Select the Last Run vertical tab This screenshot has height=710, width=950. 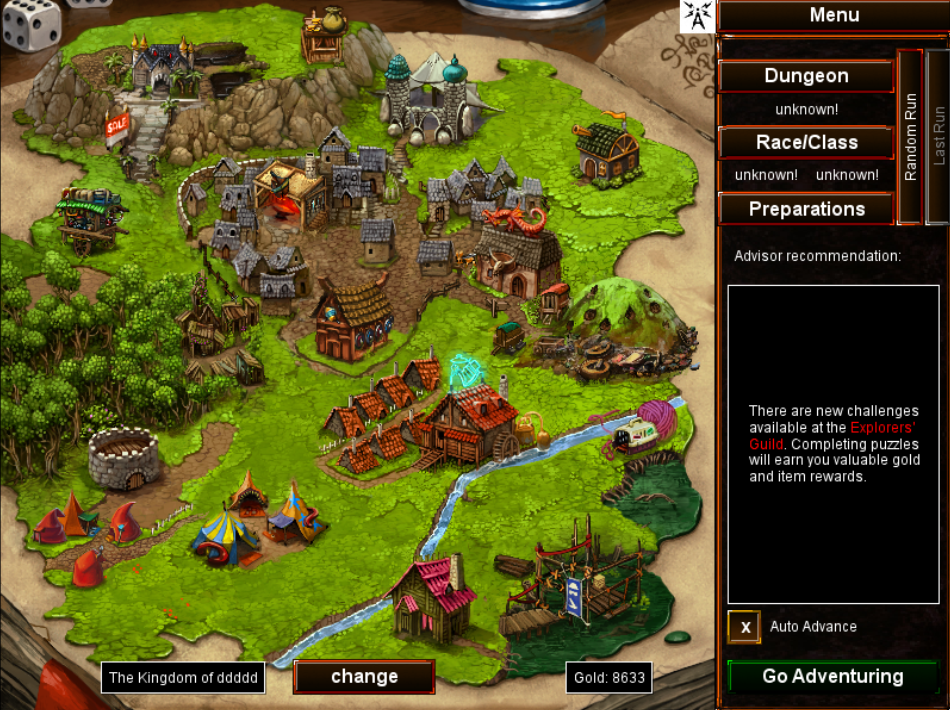click(x=938, y=137)
